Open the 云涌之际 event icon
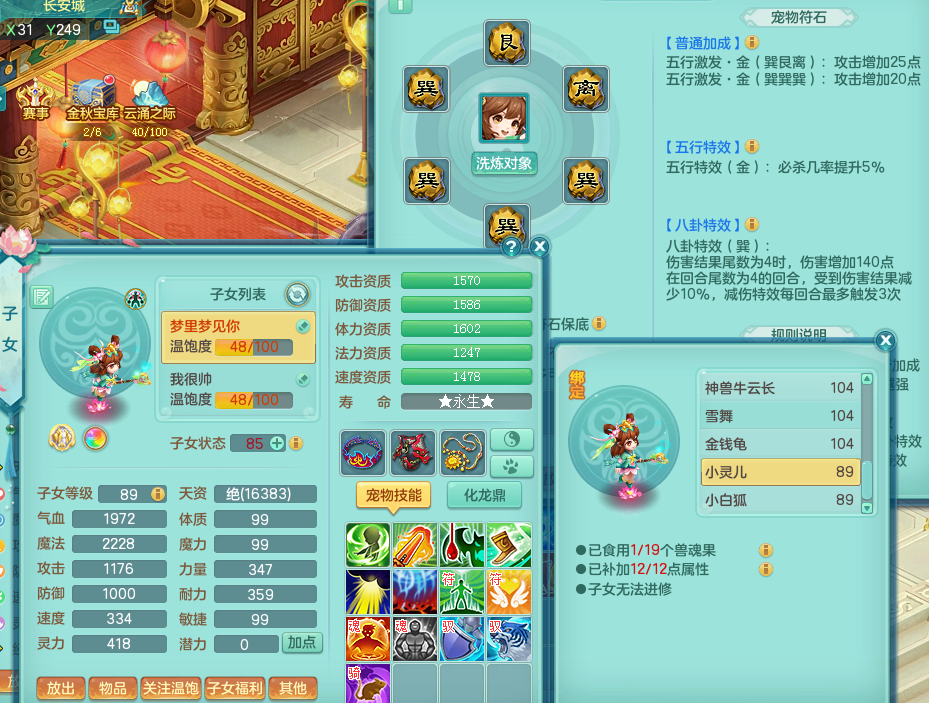Image resolution: width=929 pixels, height=703 pixels. [149, 100]
